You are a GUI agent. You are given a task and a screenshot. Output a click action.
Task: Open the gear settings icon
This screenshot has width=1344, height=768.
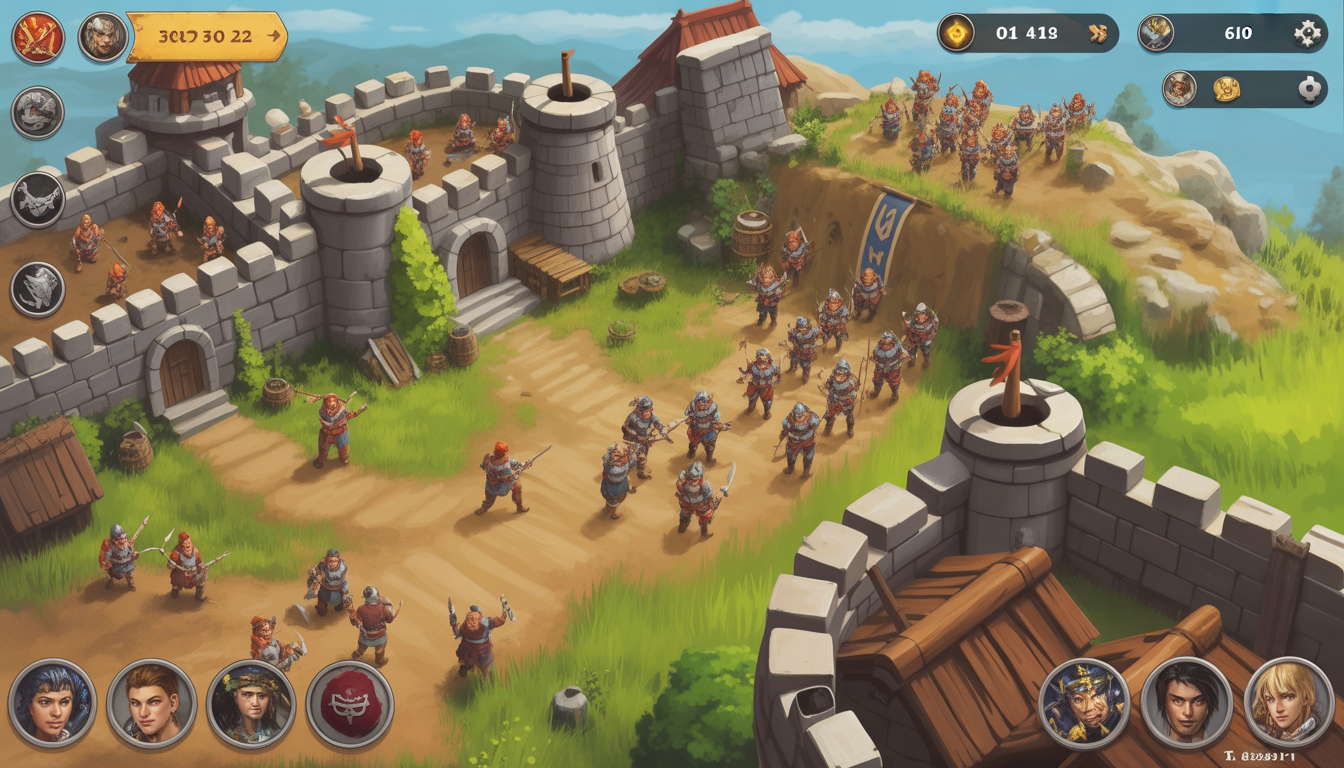[x=1307, y=34]
